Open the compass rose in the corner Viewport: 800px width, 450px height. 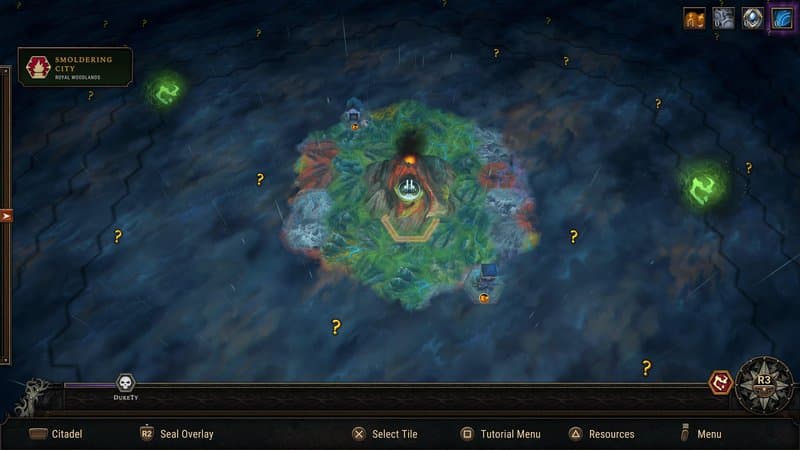point(764,381)
